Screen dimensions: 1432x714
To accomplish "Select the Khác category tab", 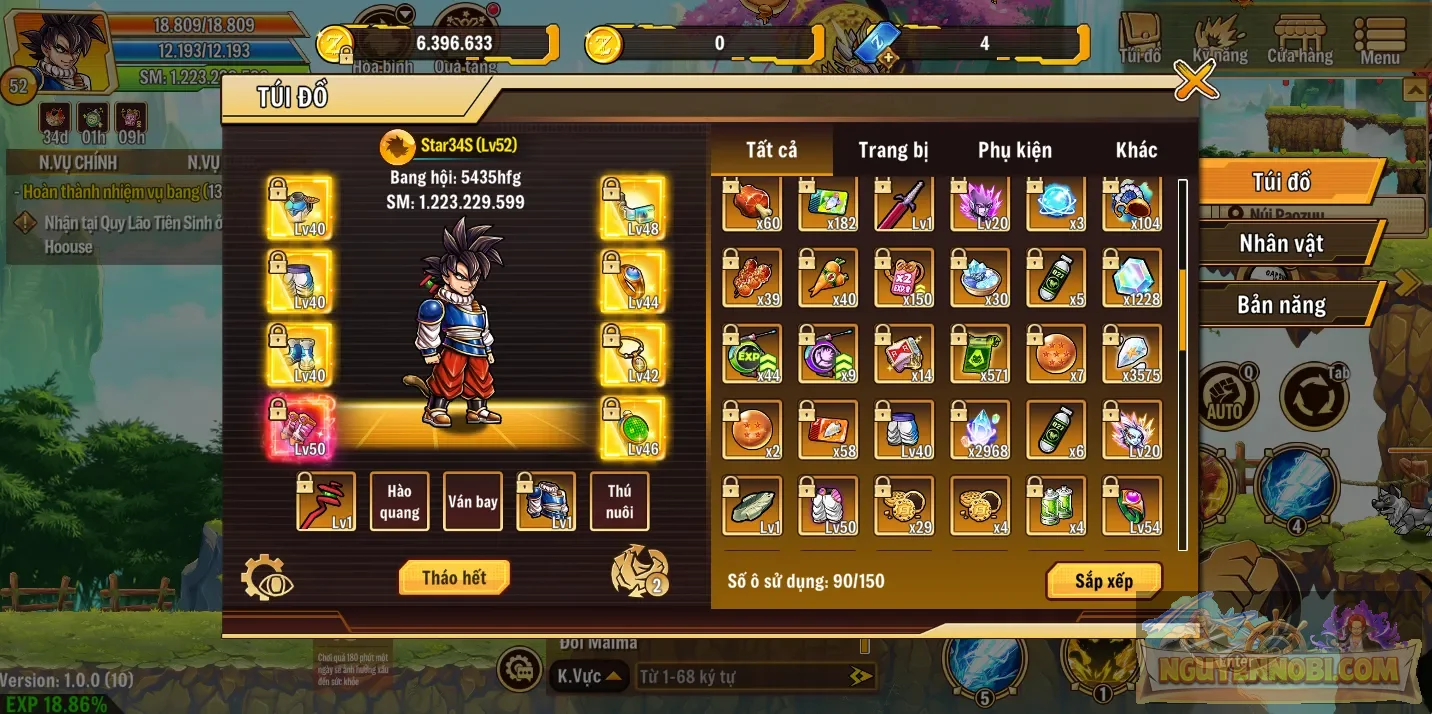I will tap(1136, 151).
